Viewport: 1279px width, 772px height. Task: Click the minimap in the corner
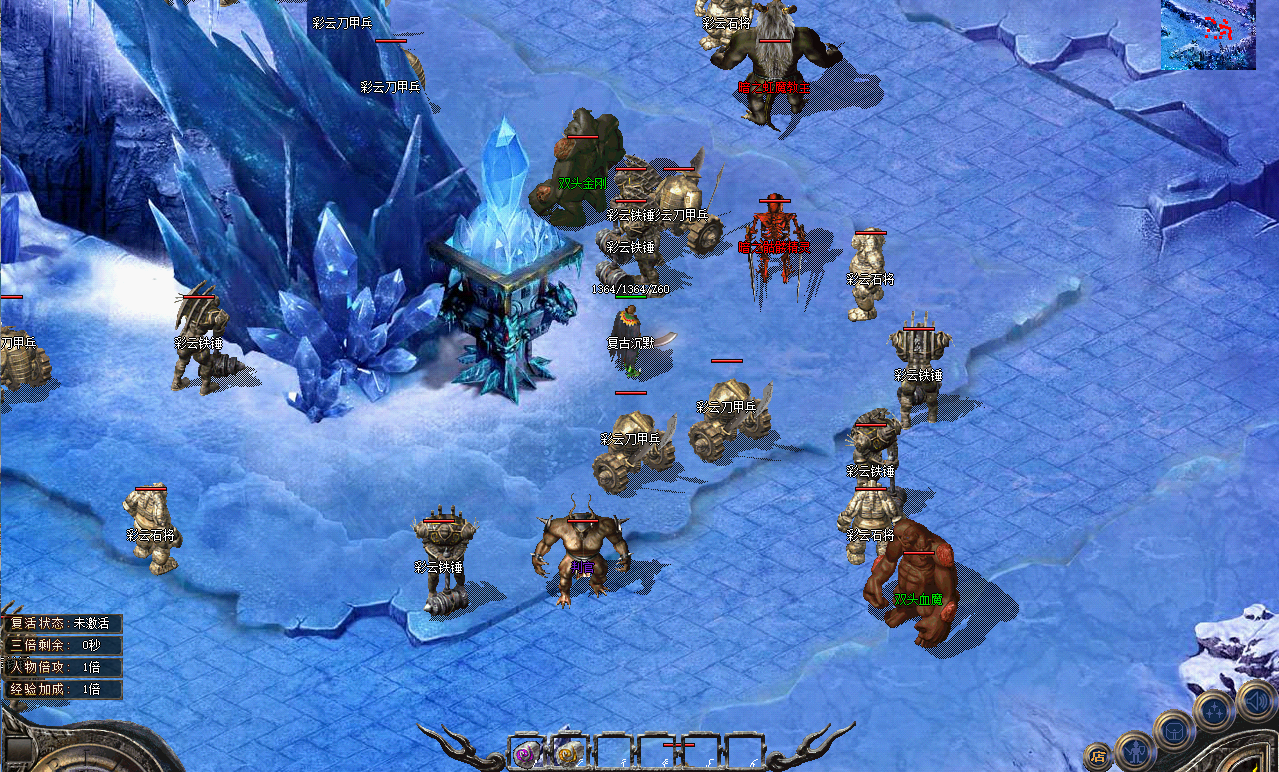[x=1208, y=35]
